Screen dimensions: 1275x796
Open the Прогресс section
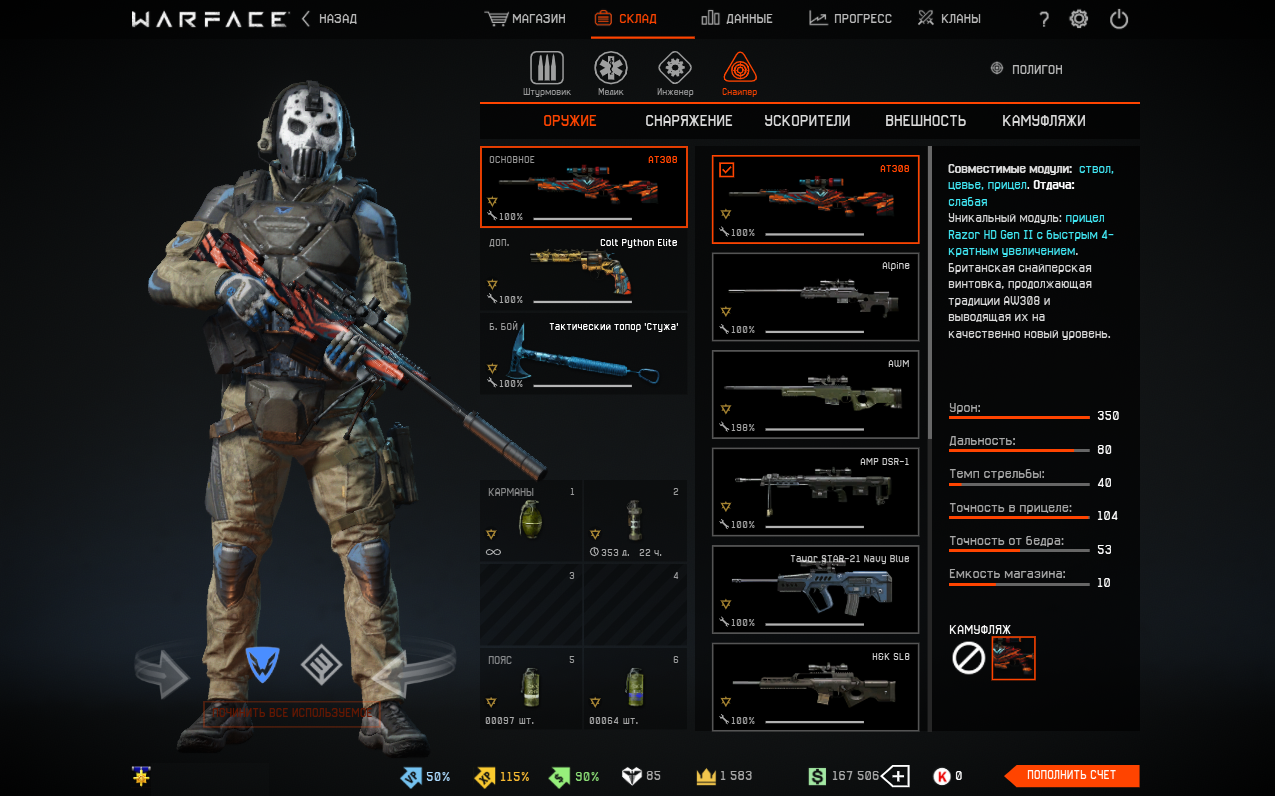tap(850, 19)
